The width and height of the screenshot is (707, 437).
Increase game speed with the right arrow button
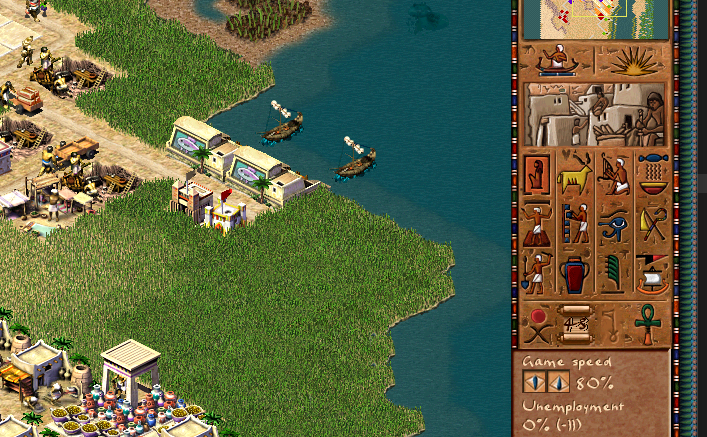[x=558, y=383]
